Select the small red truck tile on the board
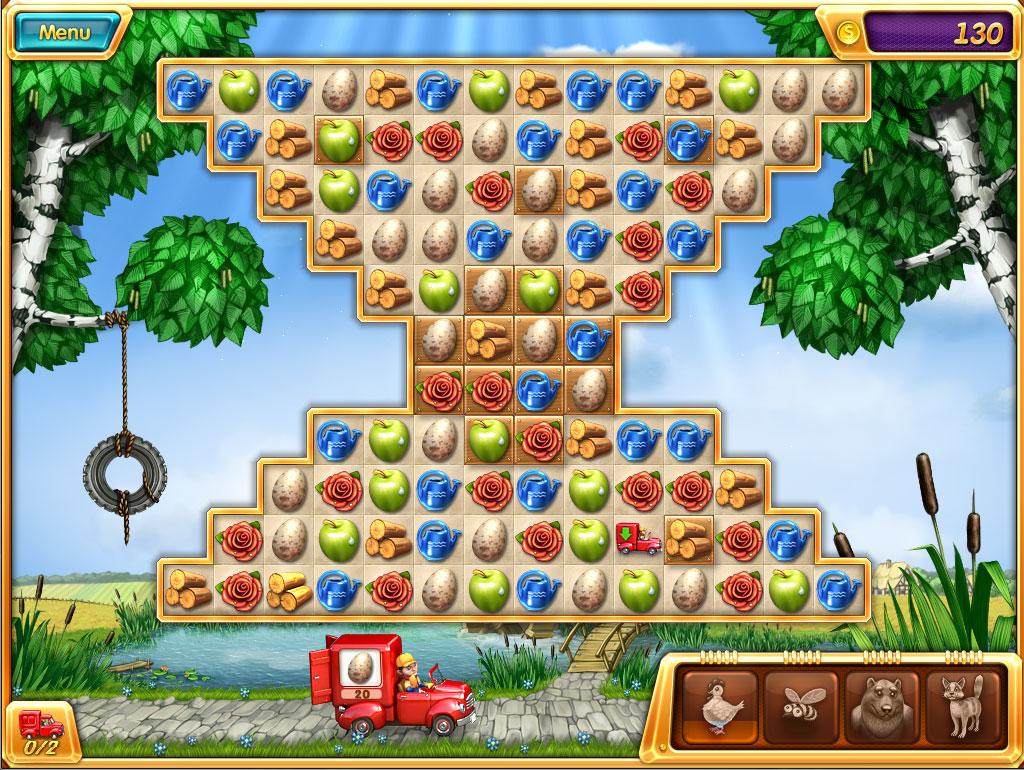 [x=638, y=539]
